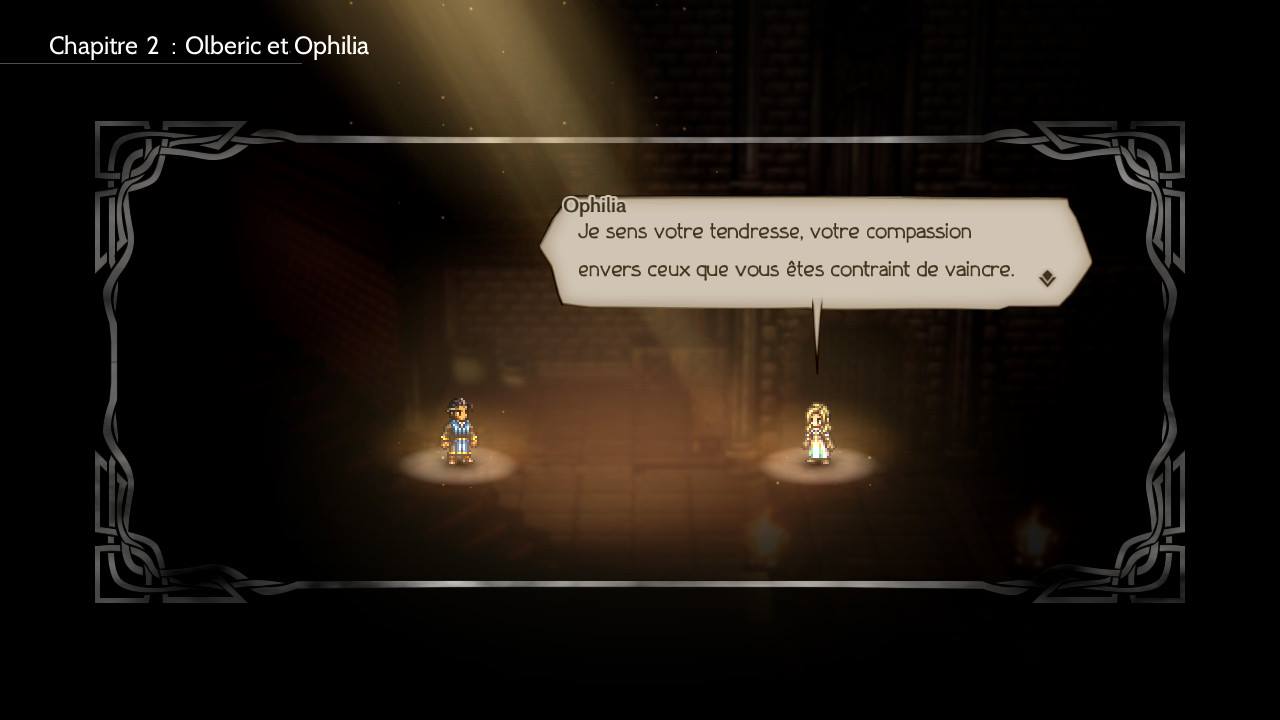Click the dialogue advance chevron indicator

click(x=1046, y=277)
